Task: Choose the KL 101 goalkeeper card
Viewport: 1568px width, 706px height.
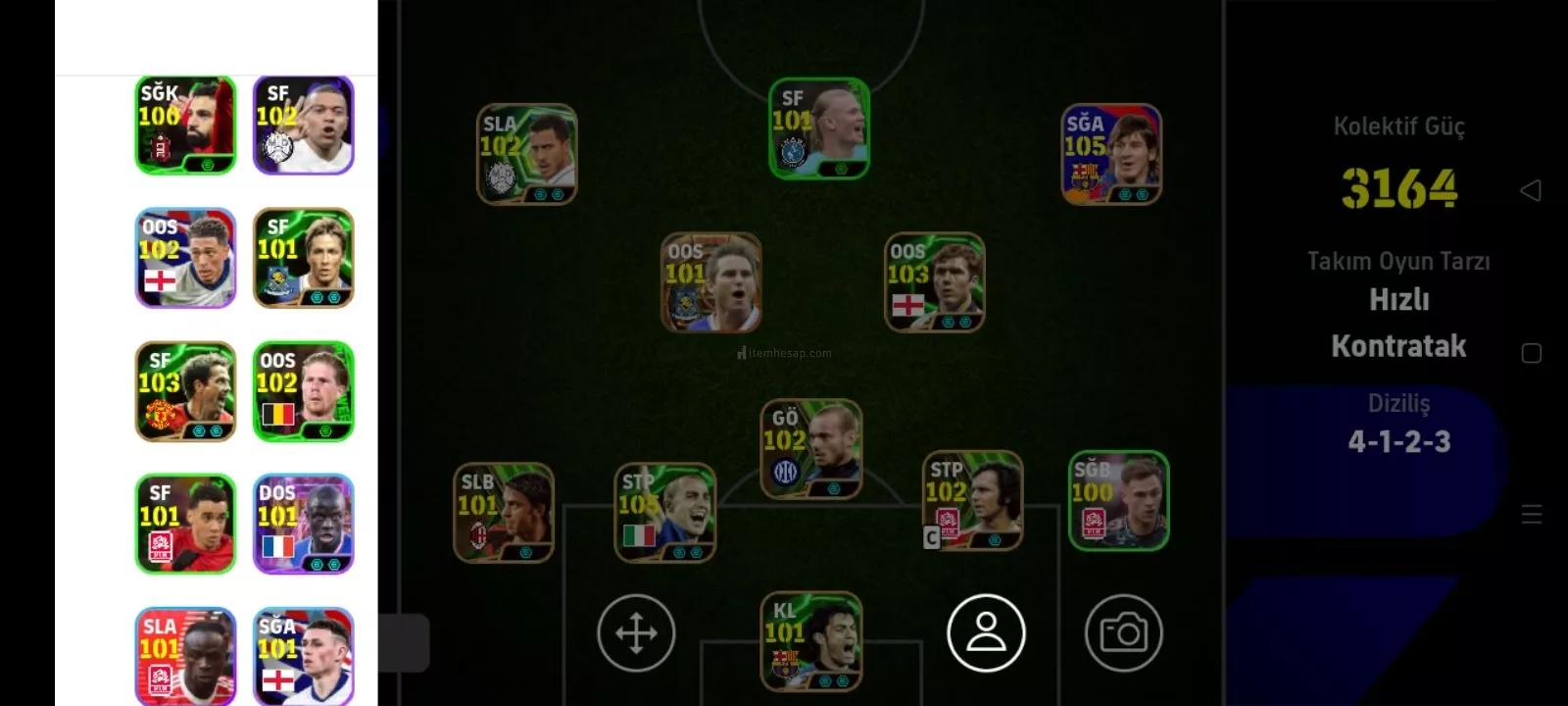Action: pos(810,641)
